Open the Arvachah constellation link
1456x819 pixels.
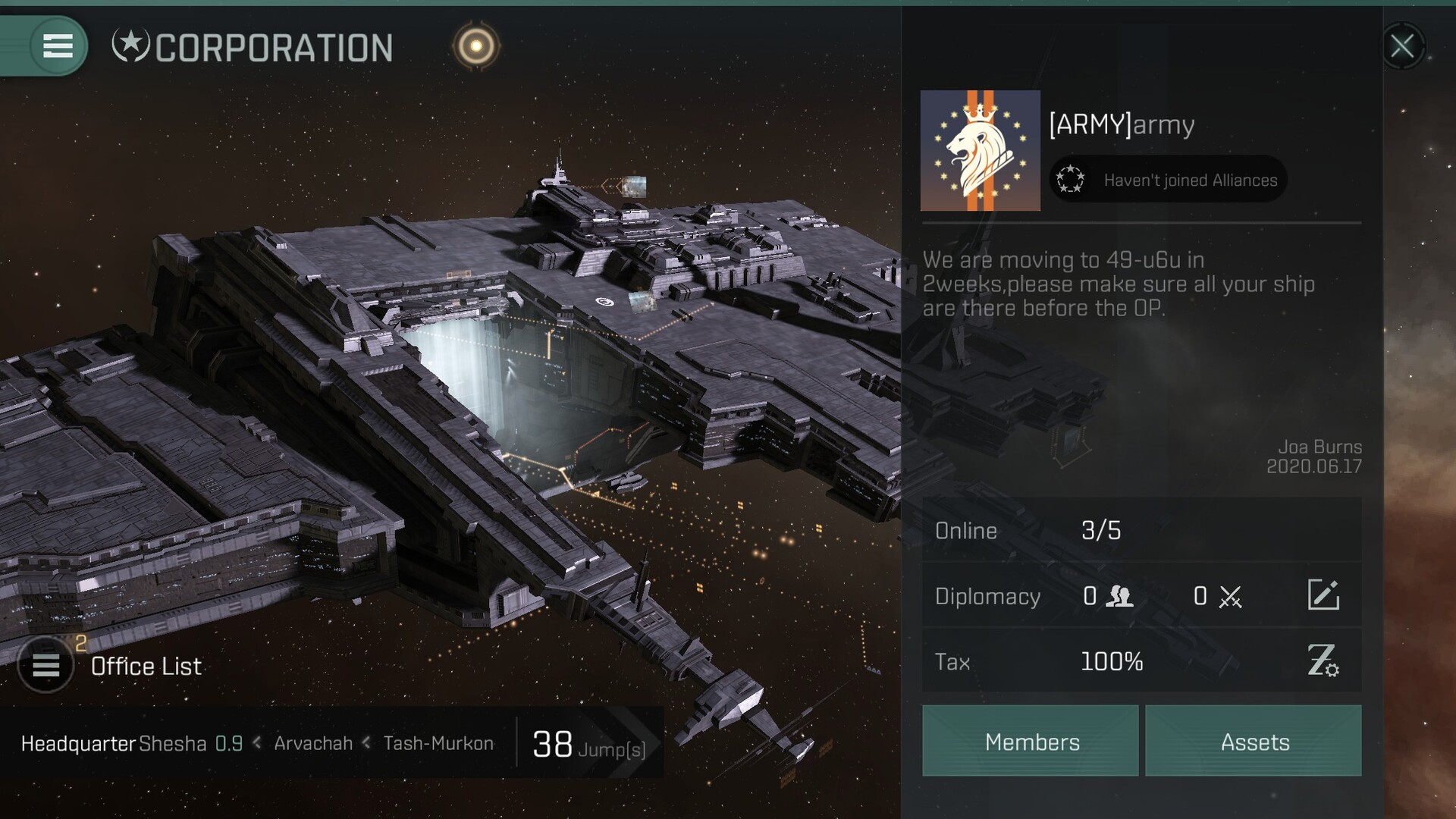coord(313,744)
